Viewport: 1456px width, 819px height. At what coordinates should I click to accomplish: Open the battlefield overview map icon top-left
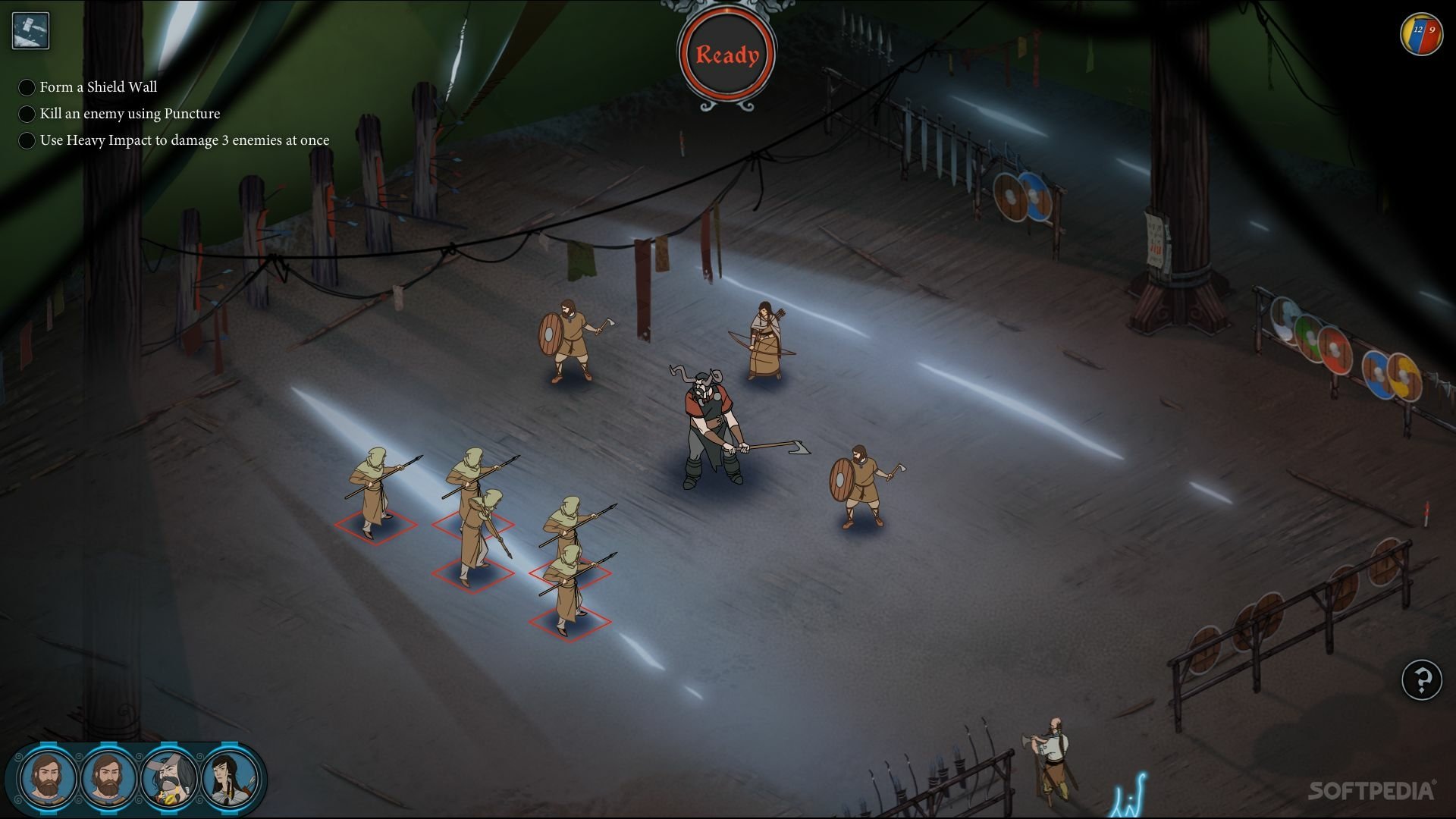point(30,30)
